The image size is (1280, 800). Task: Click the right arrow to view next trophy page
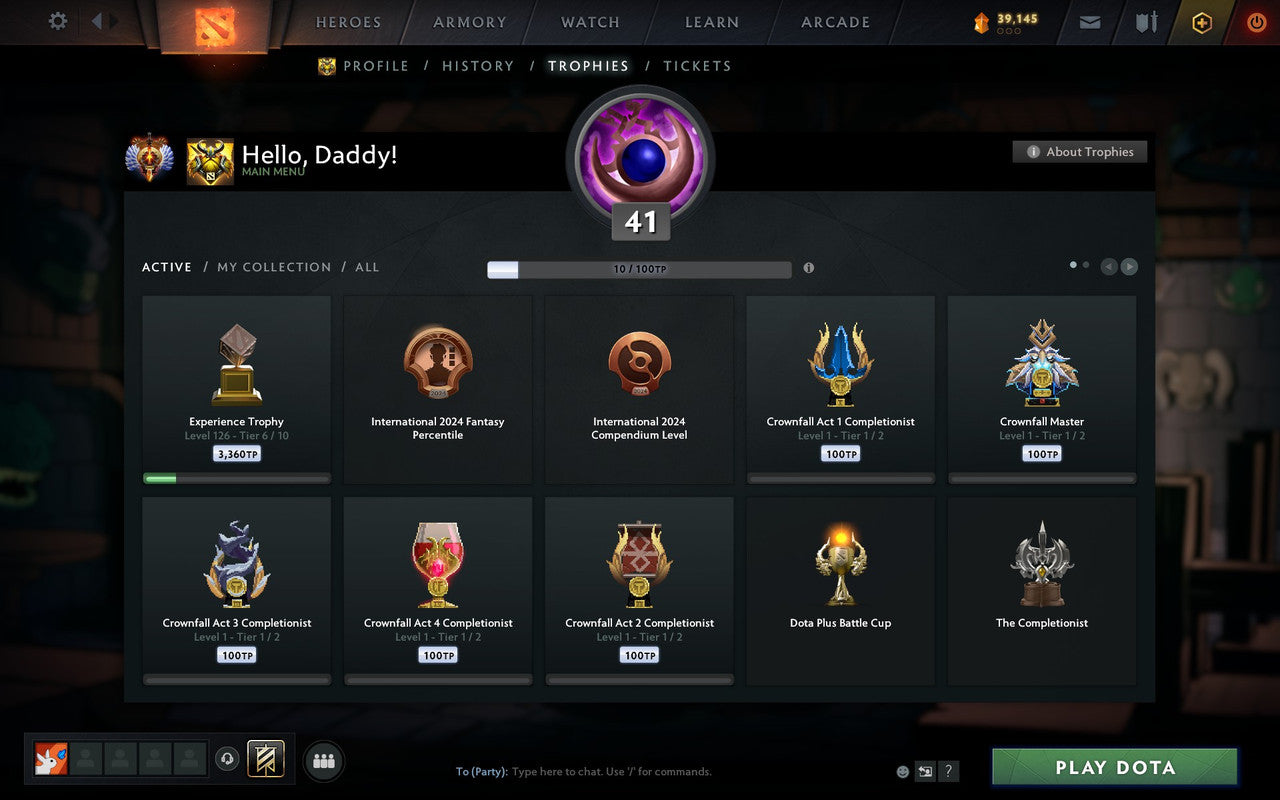coord(1129,266)
